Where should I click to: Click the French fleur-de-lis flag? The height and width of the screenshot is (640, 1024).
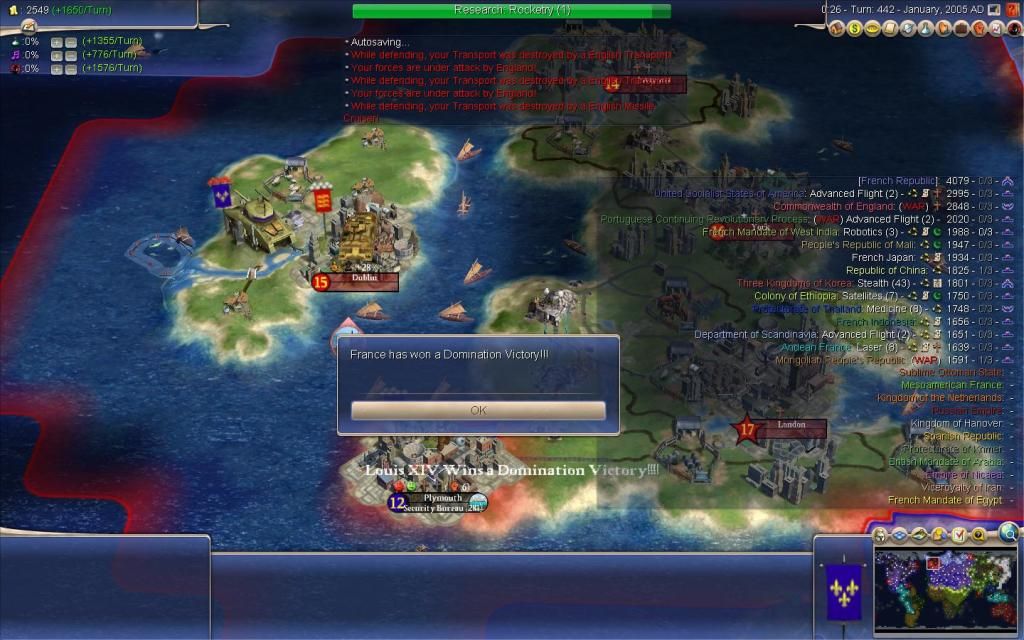coord(837,590)
